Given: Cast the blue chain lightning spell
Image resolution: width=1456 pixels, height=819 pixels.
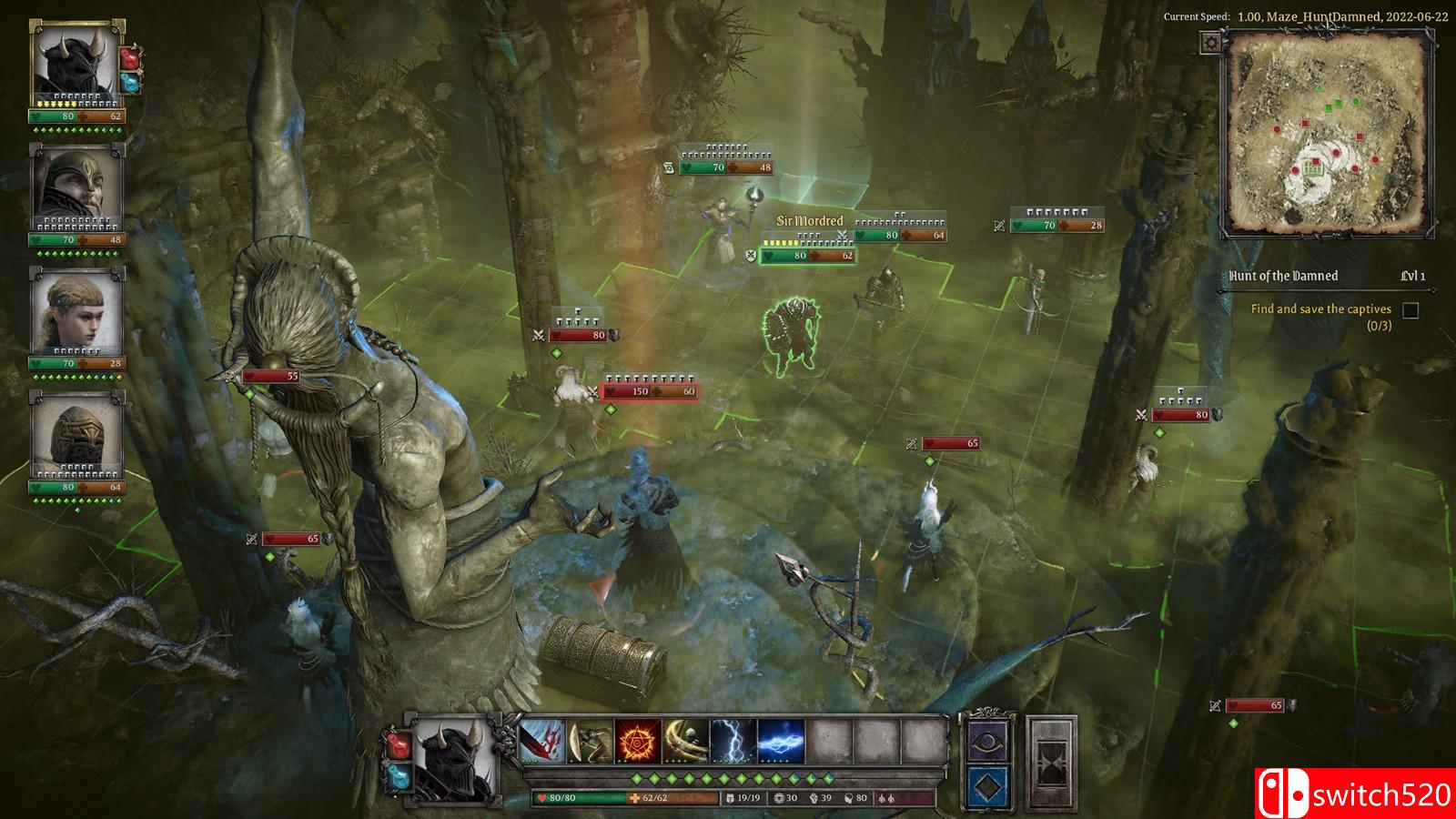Looking at the screenshot, I should tap(781, 741).
